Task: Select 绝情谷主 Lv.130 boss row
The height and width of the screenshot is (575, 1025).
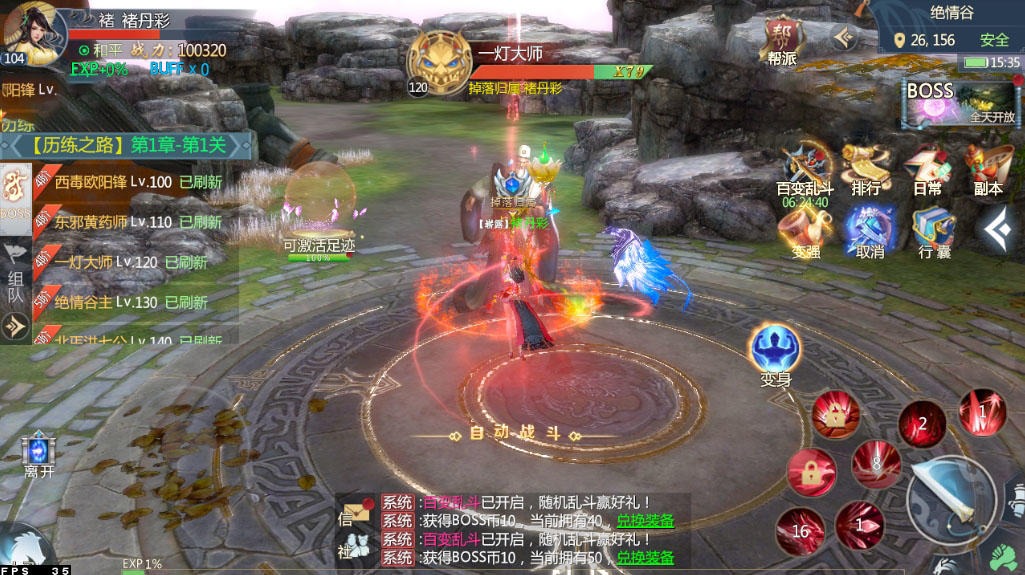Action: (x=130, y=302)
